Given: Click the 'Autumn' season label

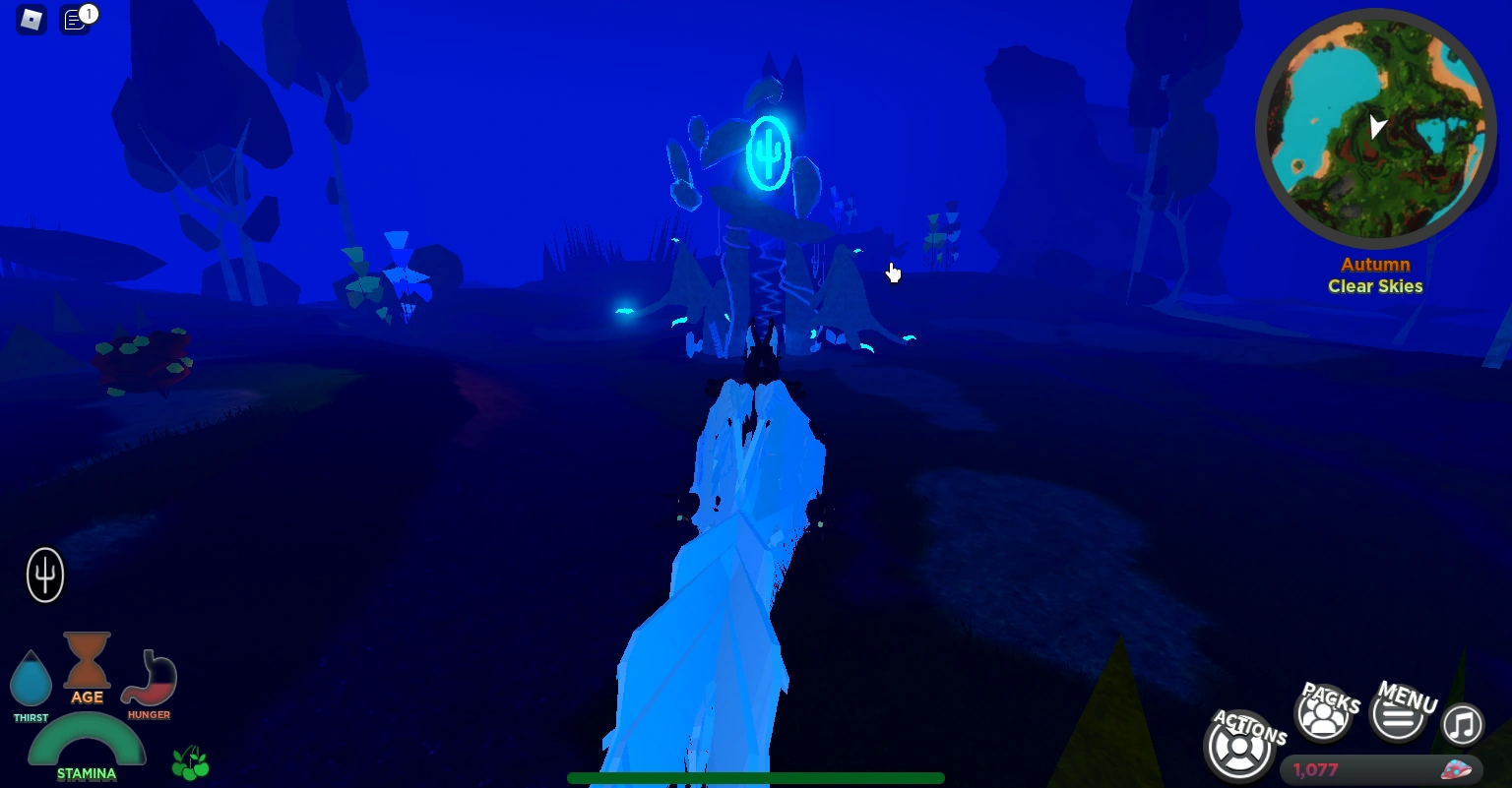Looking at the screenshot, I should point(1375,265).
